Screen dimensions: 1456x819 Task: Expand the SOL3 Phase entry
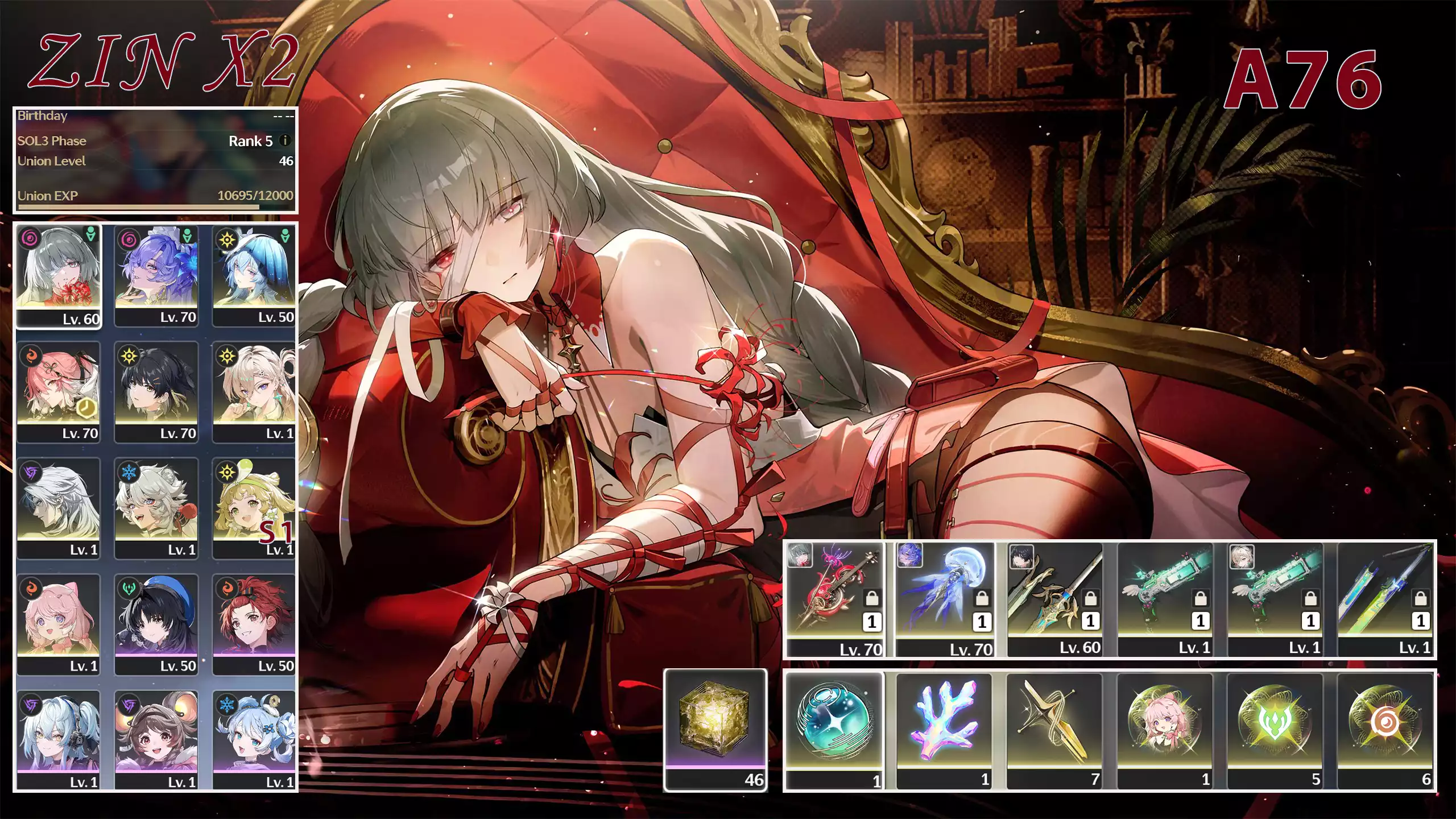point(154,140)
